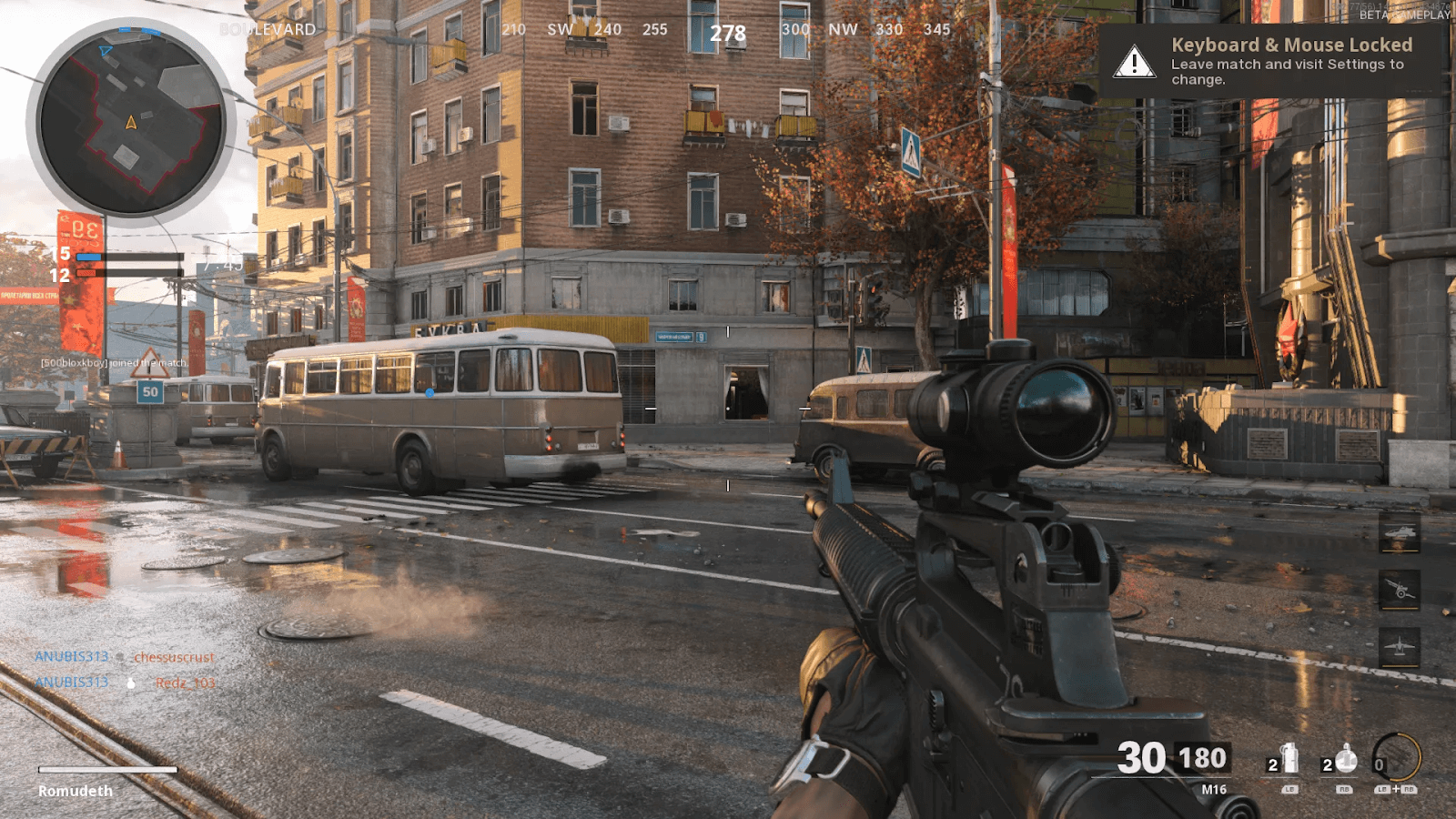
Task: Select the attack helicopter killstreak icon
Action: click(x=1400, y=531)
